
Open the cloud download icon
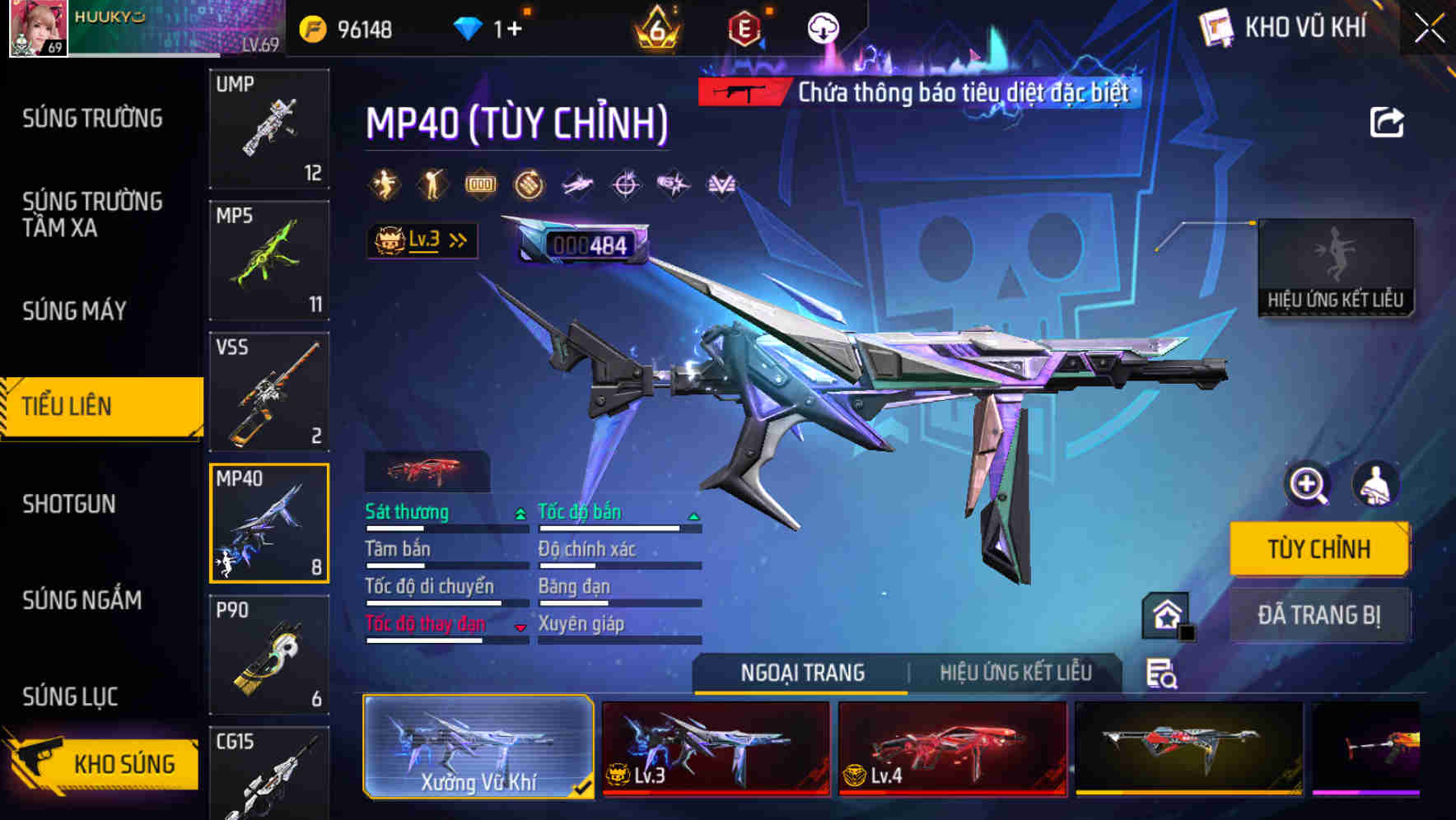[824, 29]
